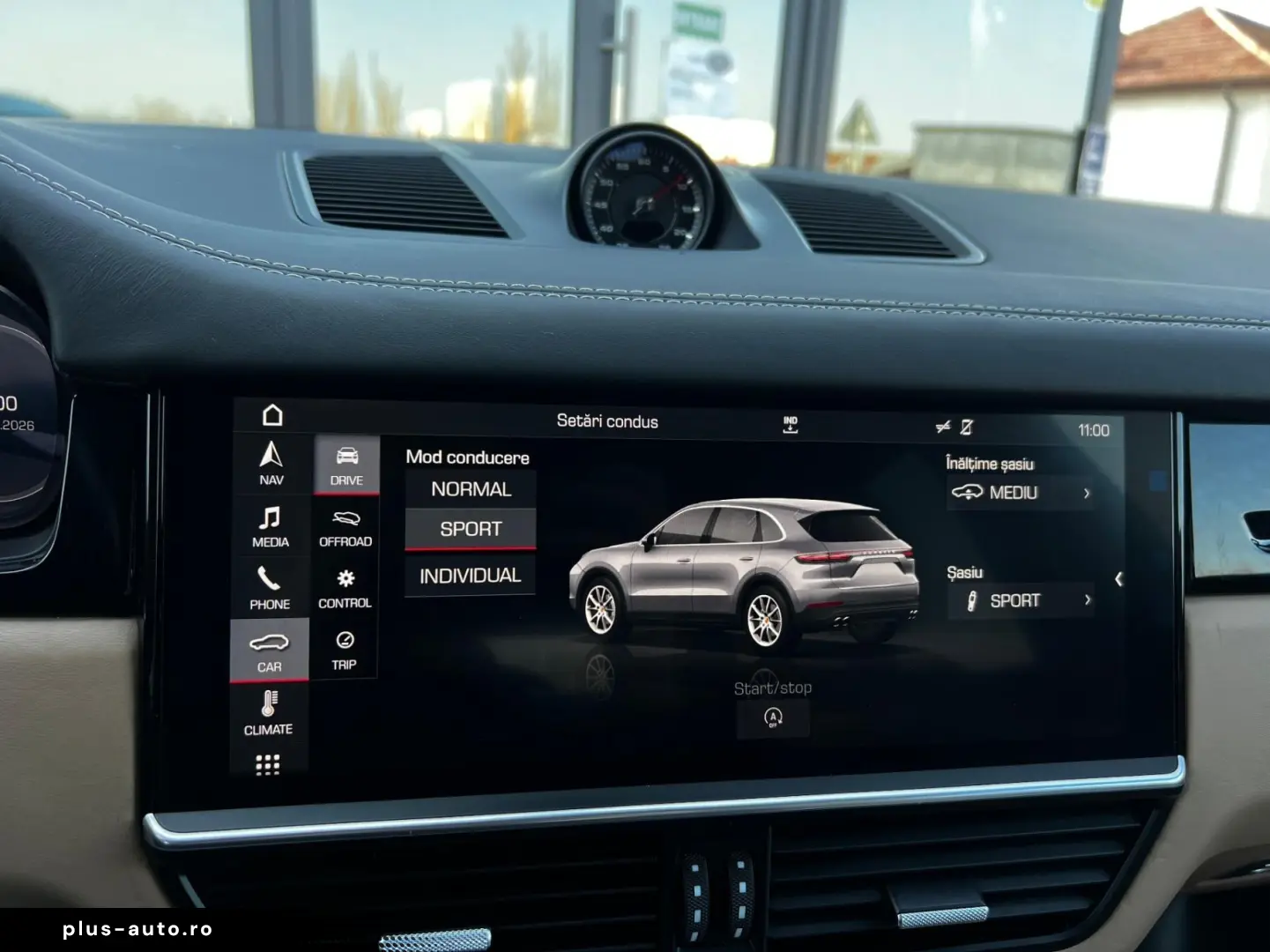Viewport: 1270px width, 952px height.
Task: Activate the INDIVIDUAL driving mode
Action: (471, 575)
